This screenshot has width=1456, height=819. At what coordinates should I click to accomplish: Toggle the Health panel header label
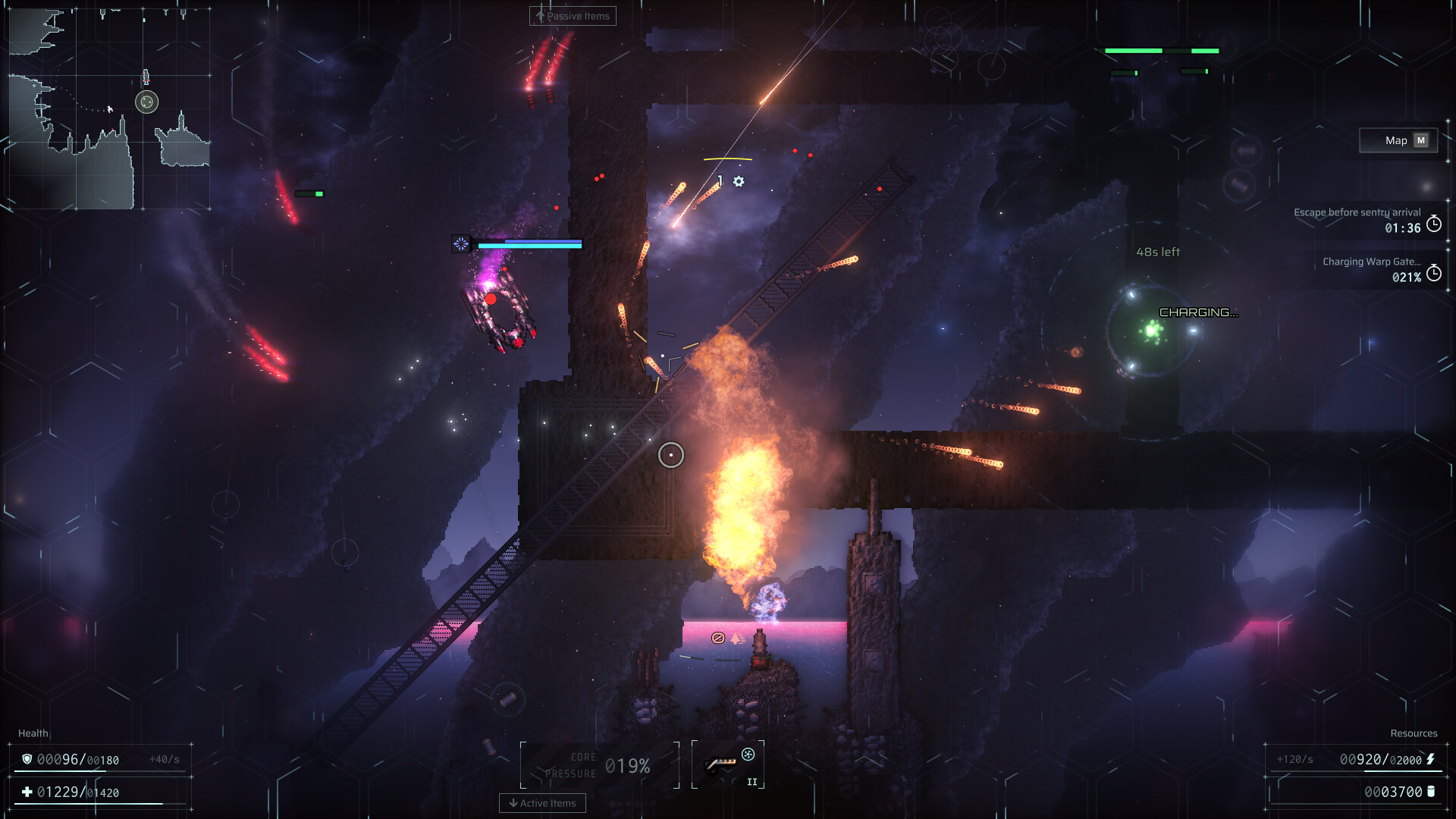click(x=31, y=733)
